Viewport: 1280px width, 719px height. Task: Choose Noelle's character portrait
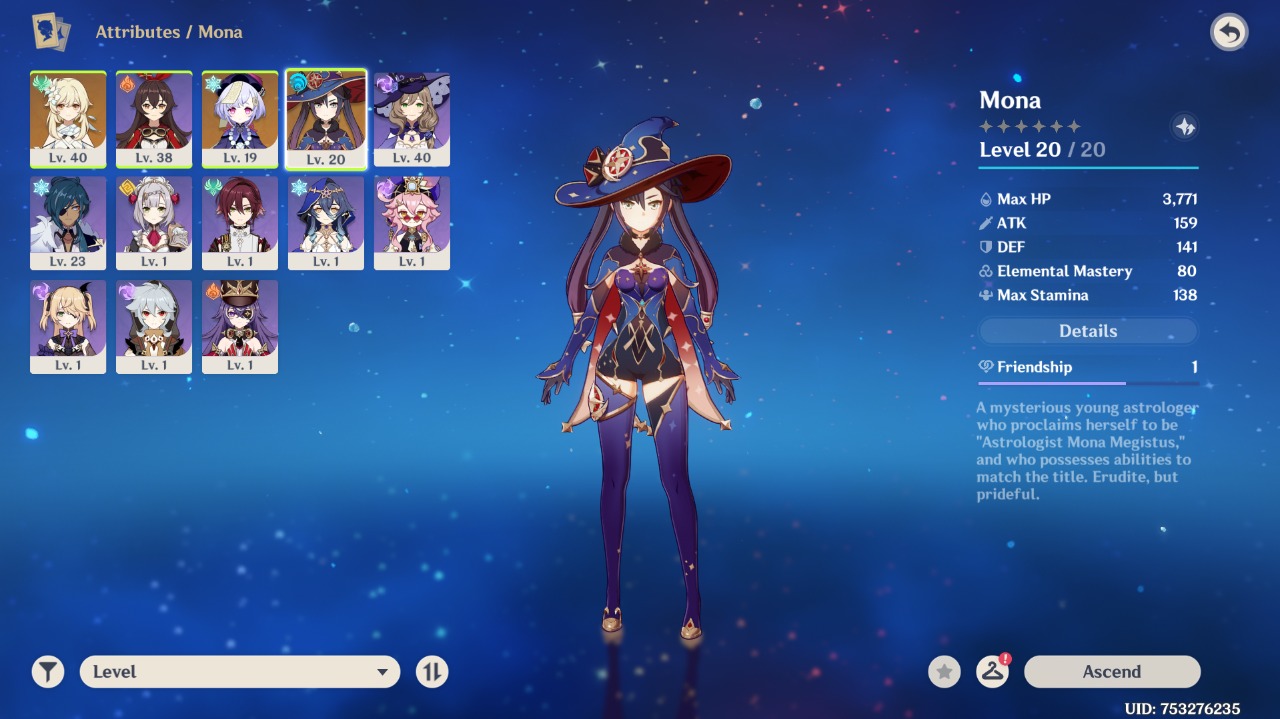154,223
